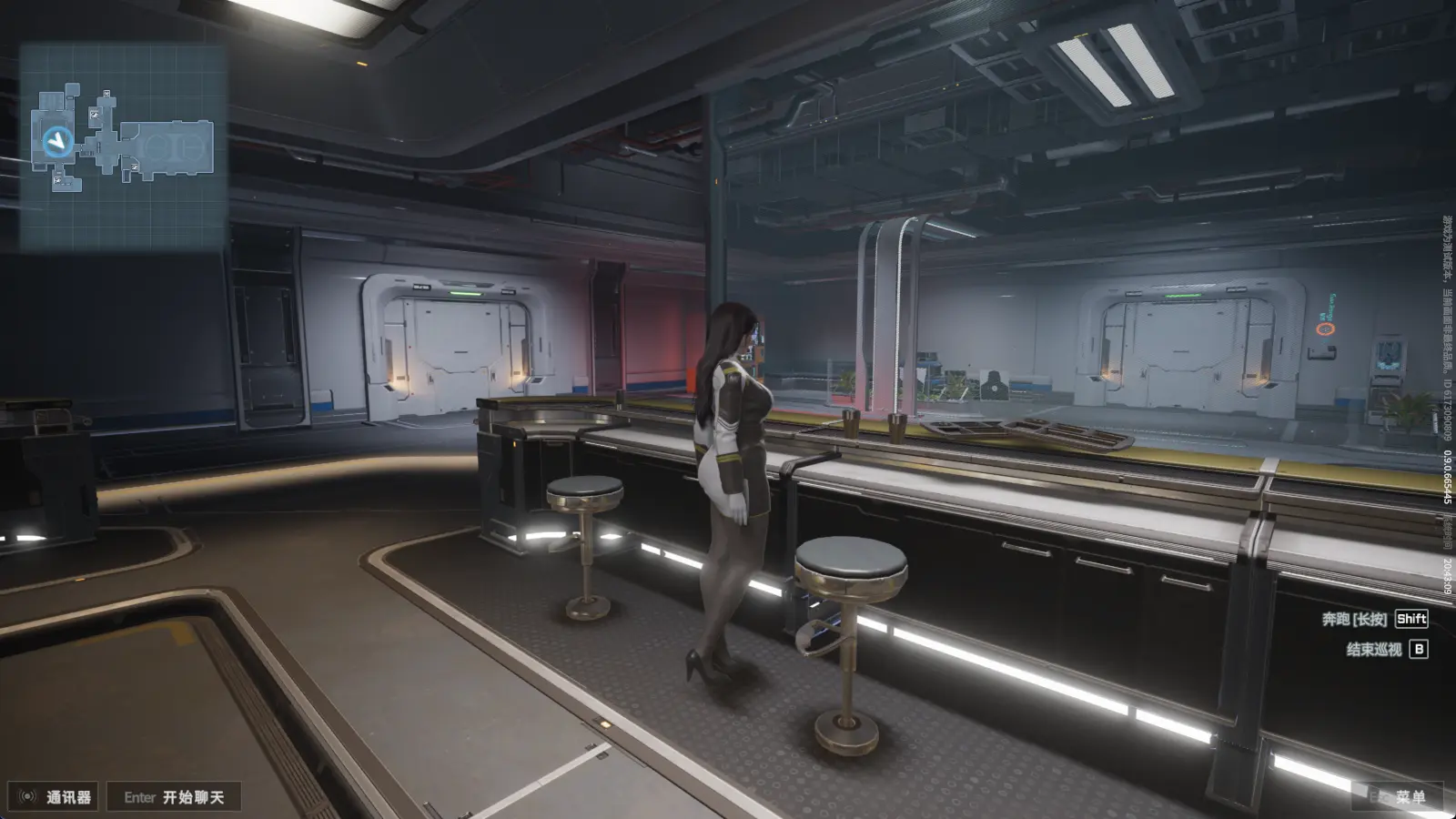Viewport: 1456px width, 819px height.
Task: Click the 开始聊天 chat box
Action: pyautogui.click(x=174, y=797)
